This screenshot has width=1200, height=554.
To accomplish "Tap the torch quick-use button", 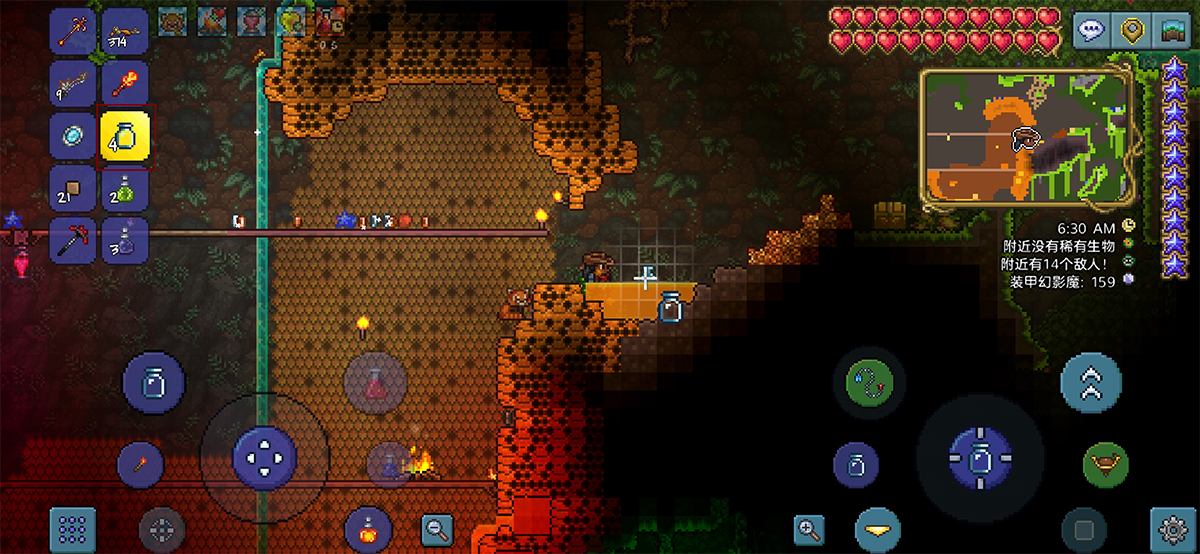I will click(x=140, y=464).
